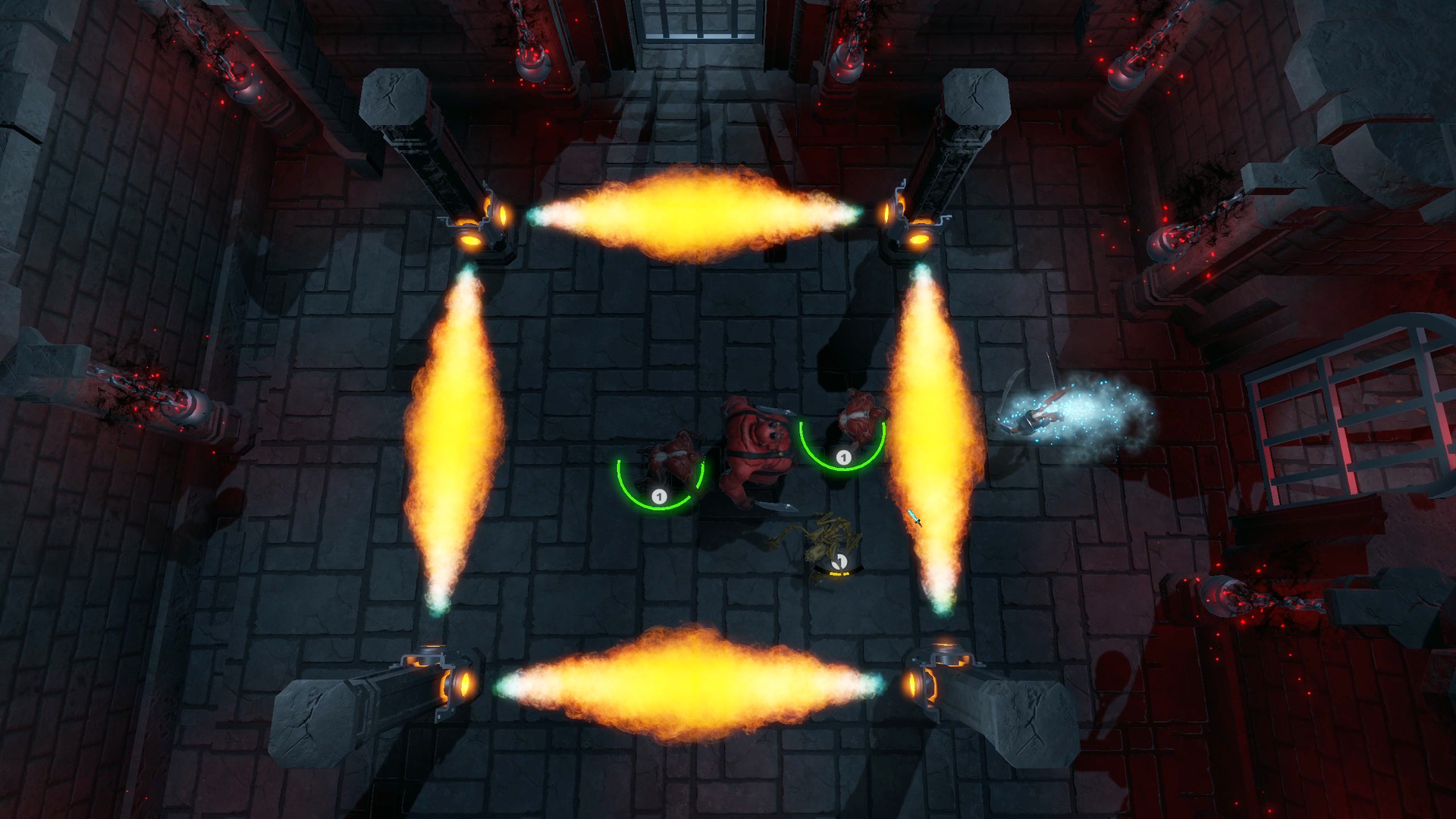Click the left wave counter badge showing 1
The width and height of the screenshot is (1456, 819).
click(x=659, y=497)
